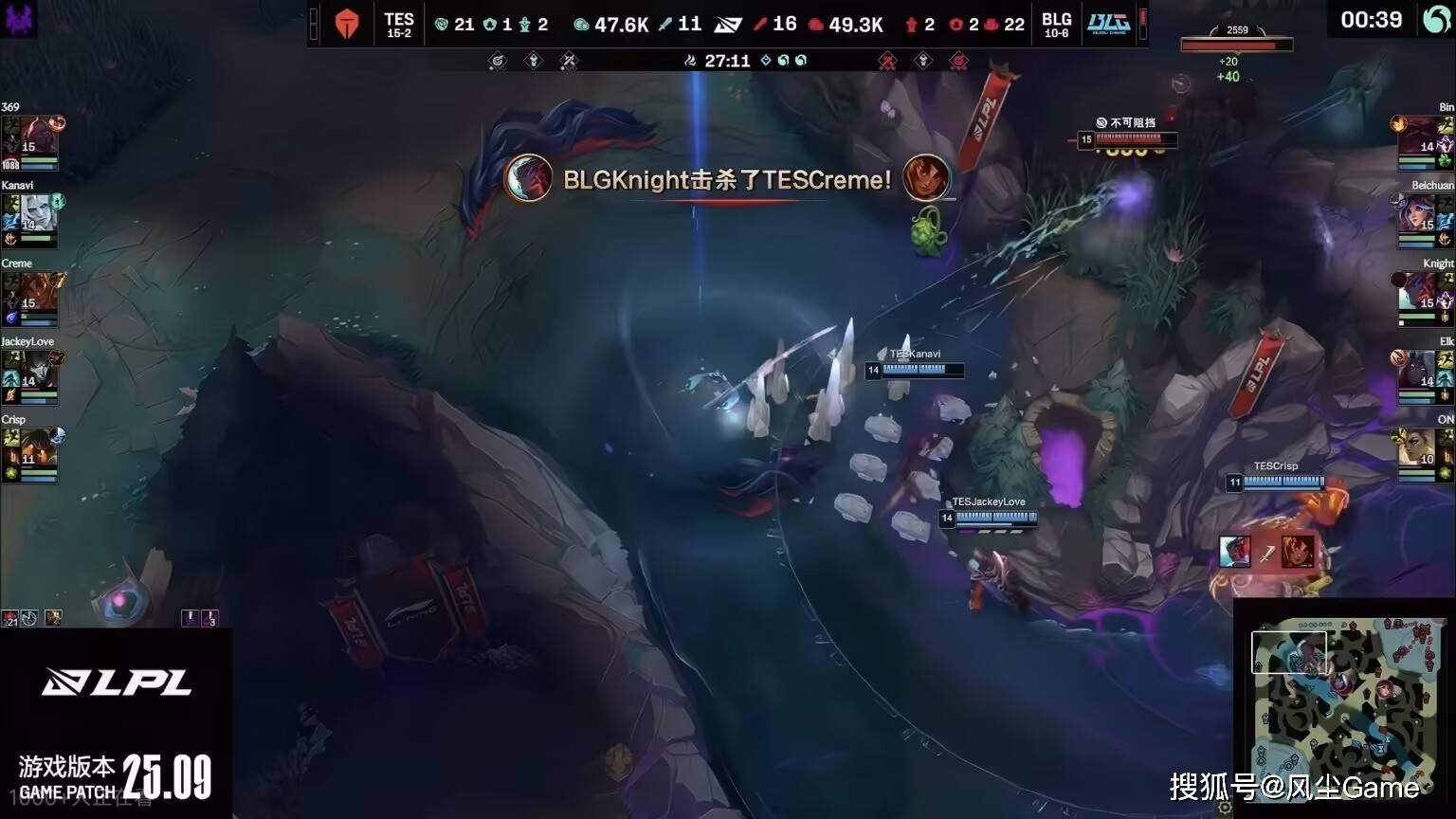Select Kanavi's champion portrait
Viewport: 1456px width, 819px height.
pos(38,216)
